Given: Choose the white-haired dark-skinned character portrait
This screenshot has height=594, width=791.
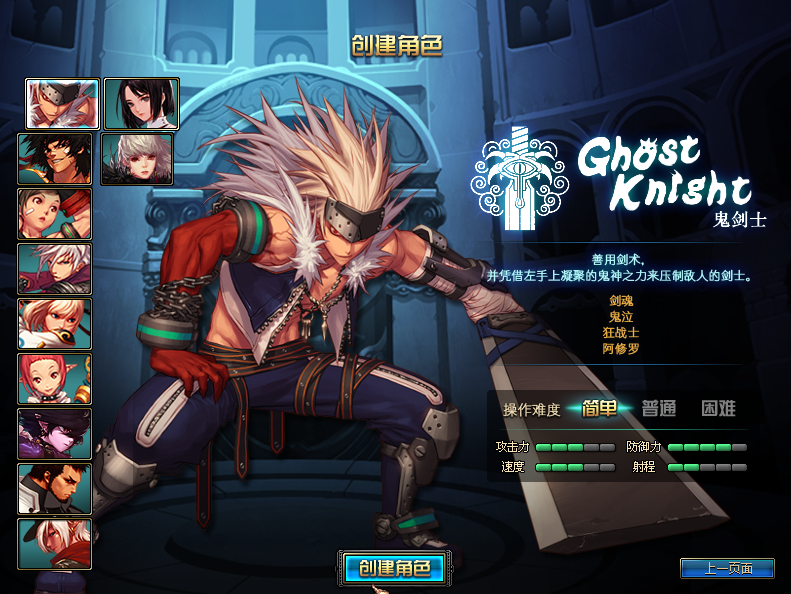Looking at the screenshot, I should tap(54, 544).
